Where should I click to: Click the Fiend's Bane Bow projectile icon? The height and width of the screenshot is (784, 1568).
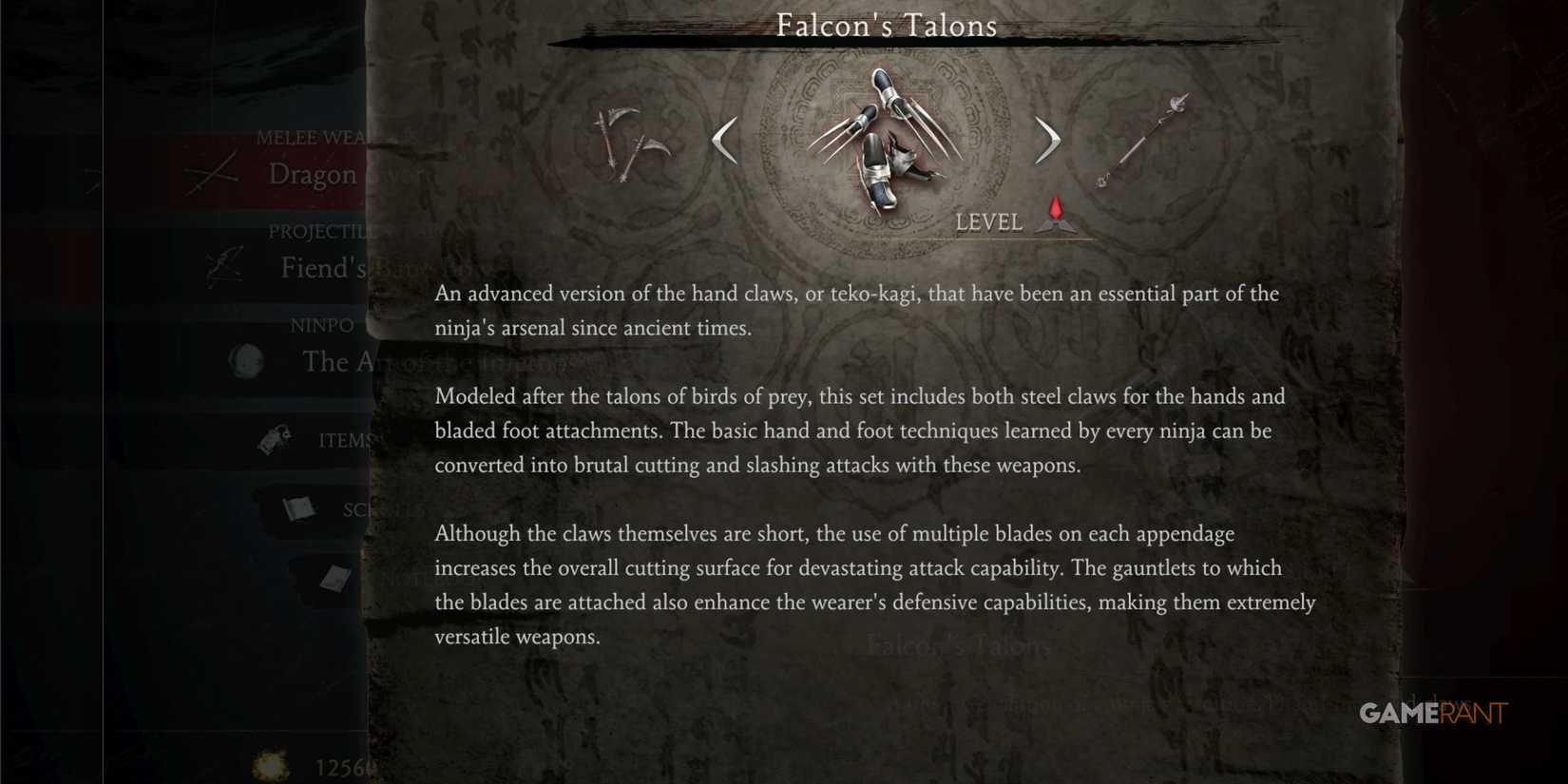tap(225, 267)
